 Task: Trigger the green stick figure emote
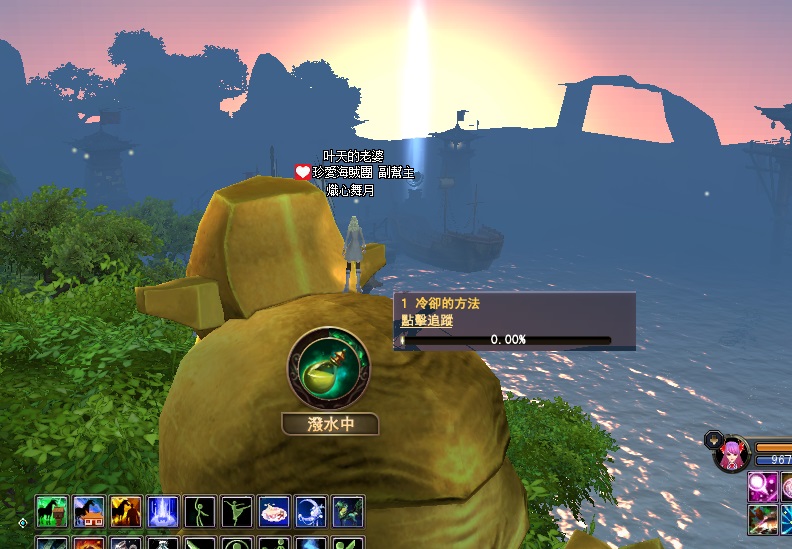point(200,511)
